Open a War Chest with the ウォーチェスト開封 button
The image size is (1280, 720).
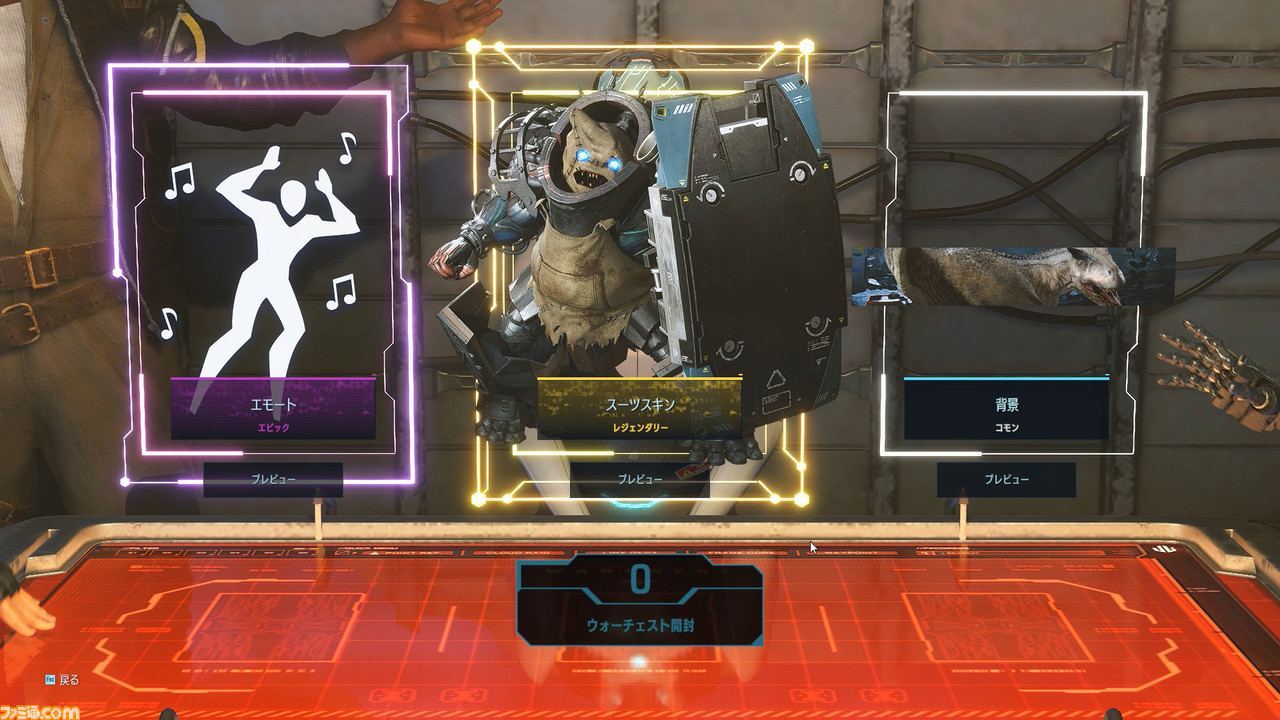639,601
